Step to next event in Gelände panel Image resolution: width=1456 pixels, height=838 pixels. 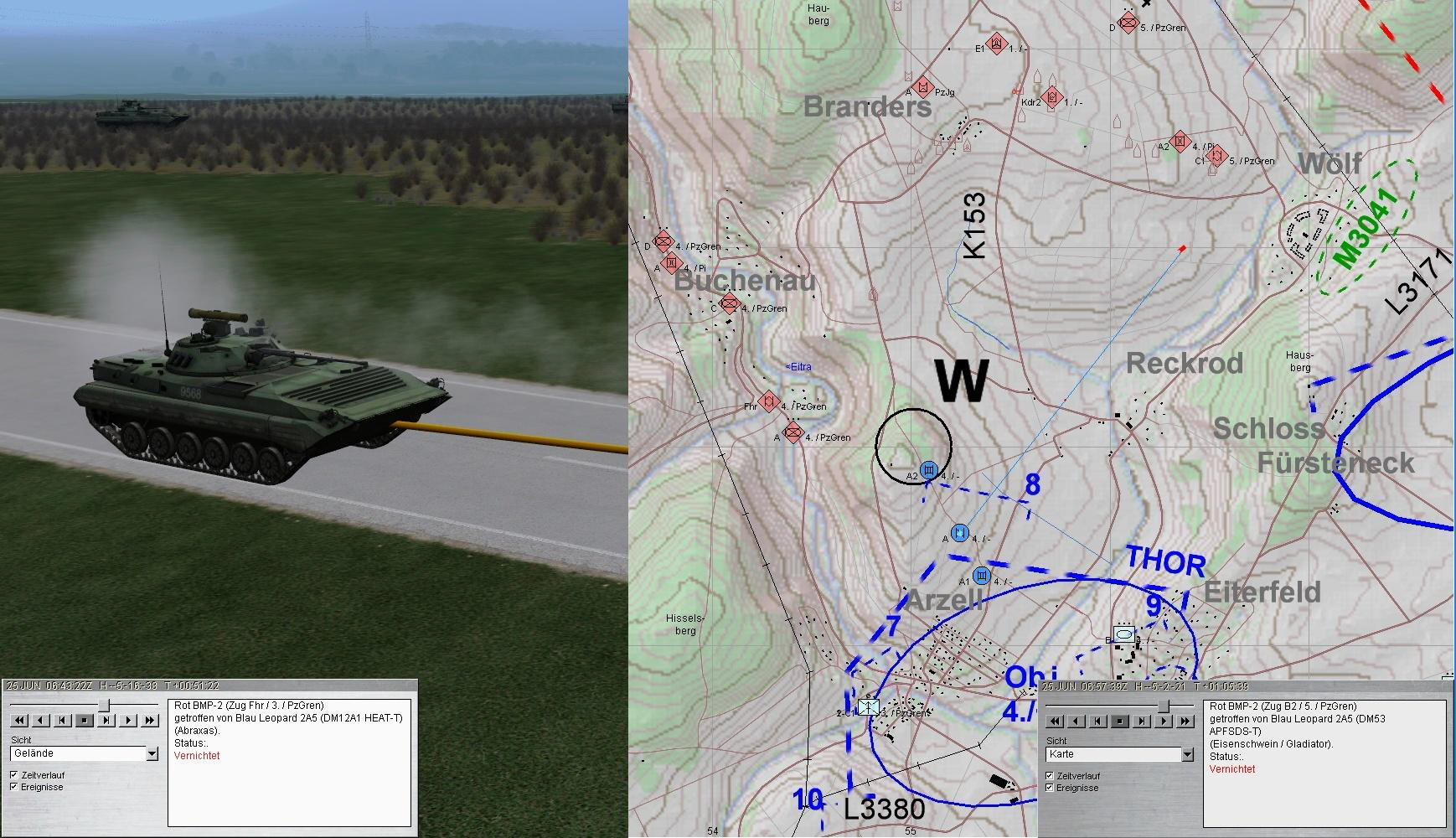pos(106,720)
